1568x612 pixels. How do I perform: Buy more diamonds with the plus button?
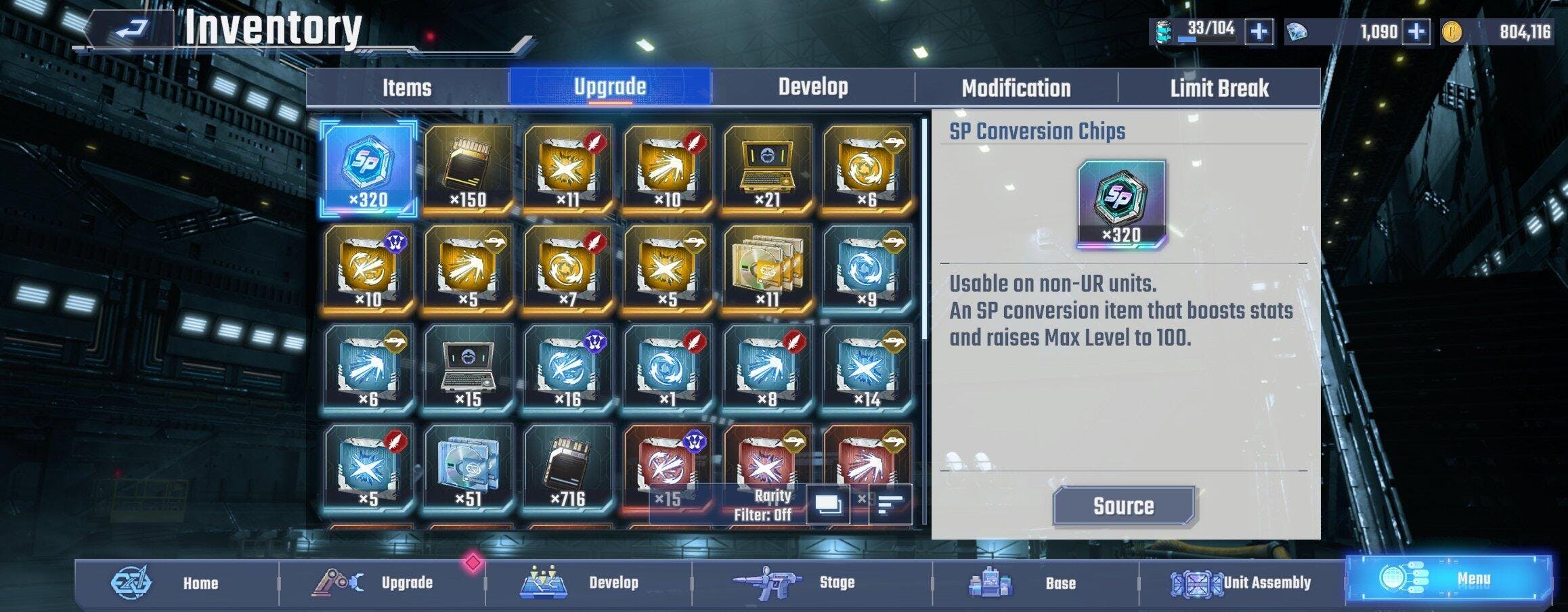pos(1416,32)
